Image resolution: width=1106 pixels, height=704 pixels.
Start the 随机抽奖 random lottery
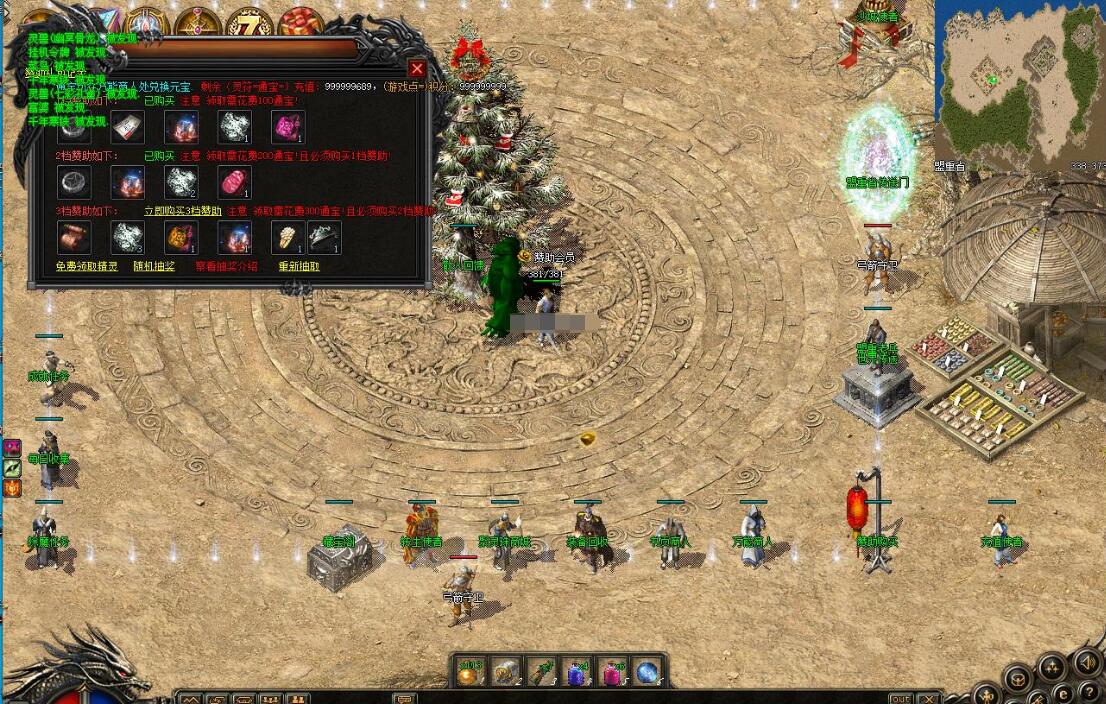pyautogui.click(x=154, y=267)
